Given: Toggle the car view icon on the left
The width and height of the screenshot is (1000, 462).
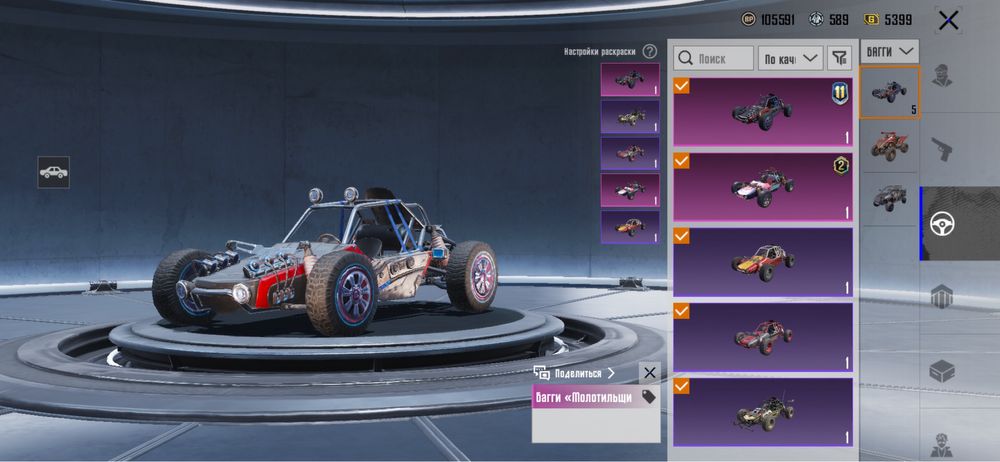Looking at the screenshot, I should point(54,172).
